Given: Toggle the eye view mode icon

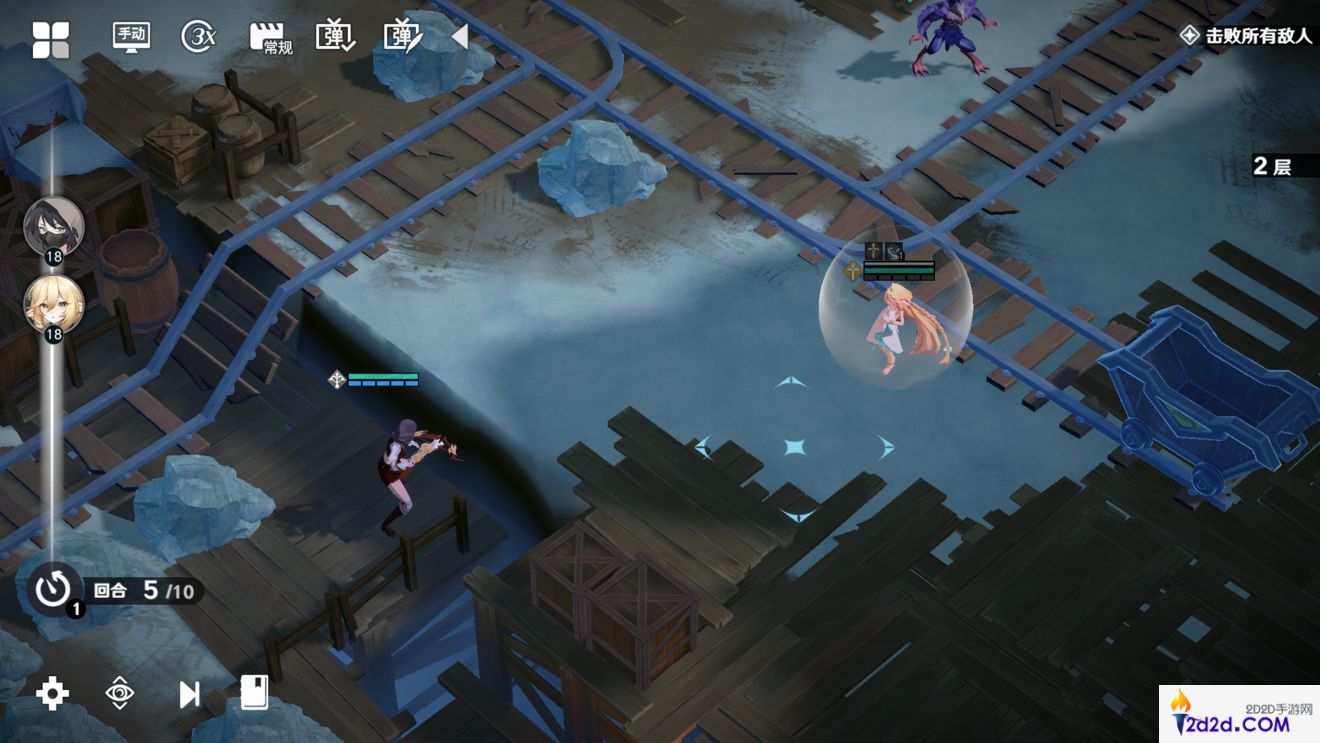Looking at the screenshot, I should click(x=119, y=693).
